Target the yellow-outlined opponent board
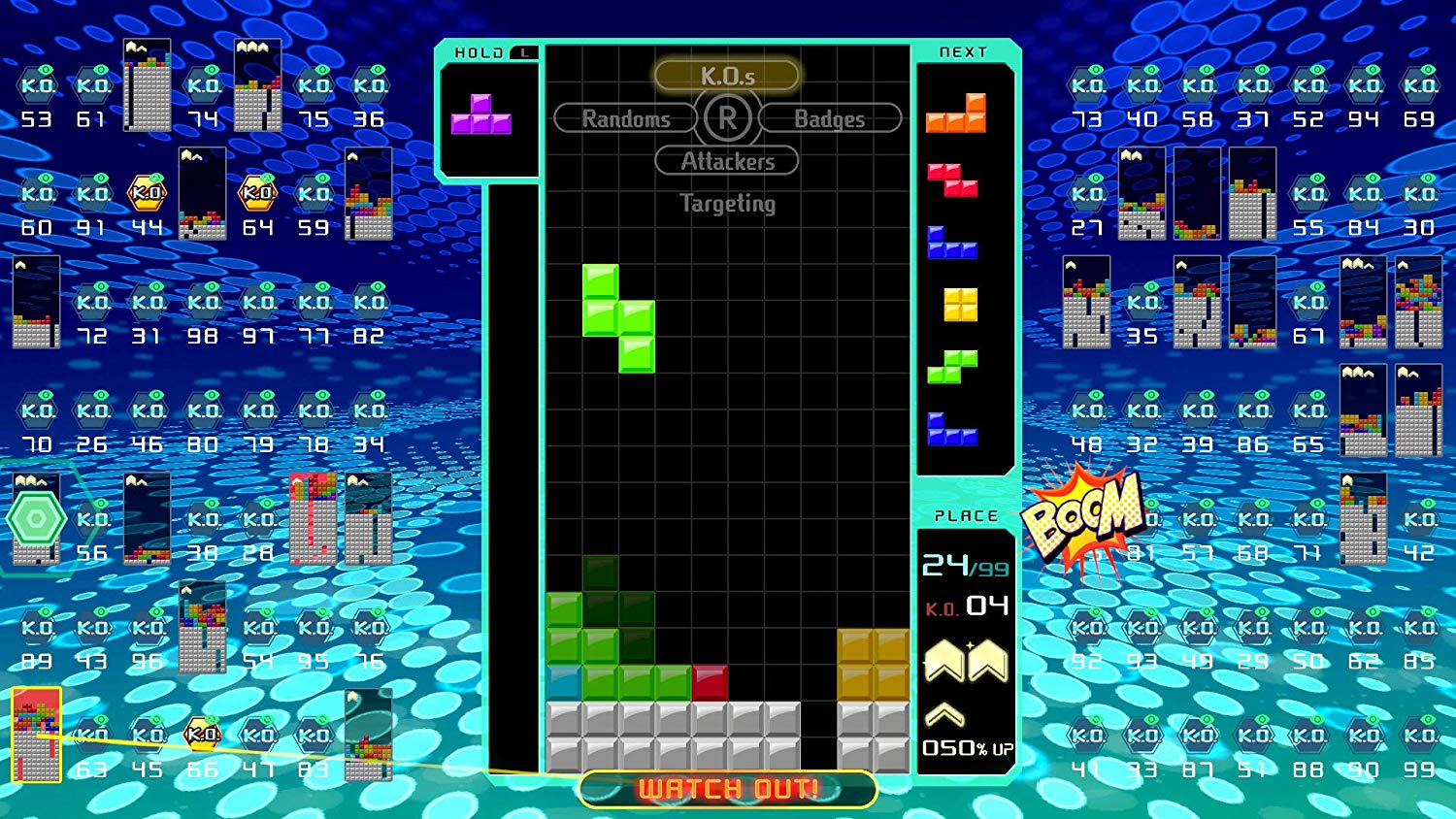Image resolution: width=1456 pixels, height=819 pixels. (x=37, y=735)
